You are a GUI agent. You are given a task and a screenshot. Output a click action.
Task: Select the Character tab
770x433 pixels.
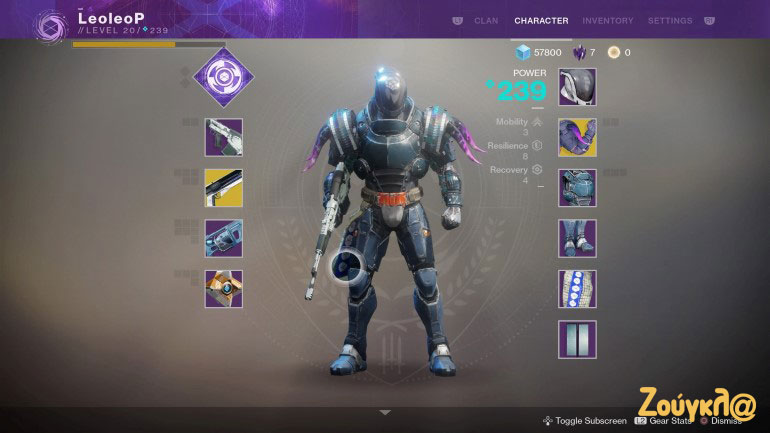(541, 20)
